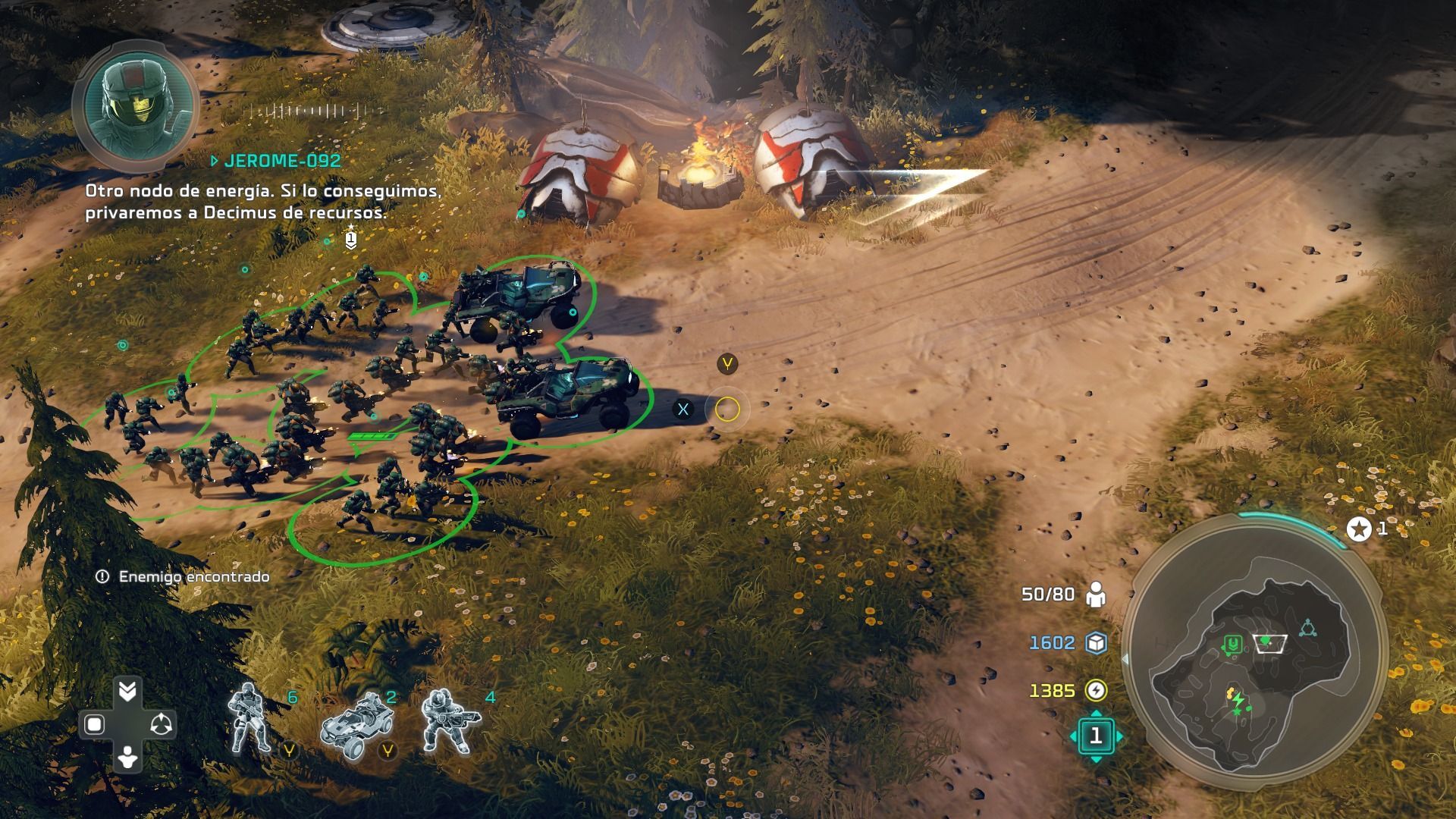Activate control group 1 badge
This screenshot has width=1456, height=819.
(x=1096, y=736)
